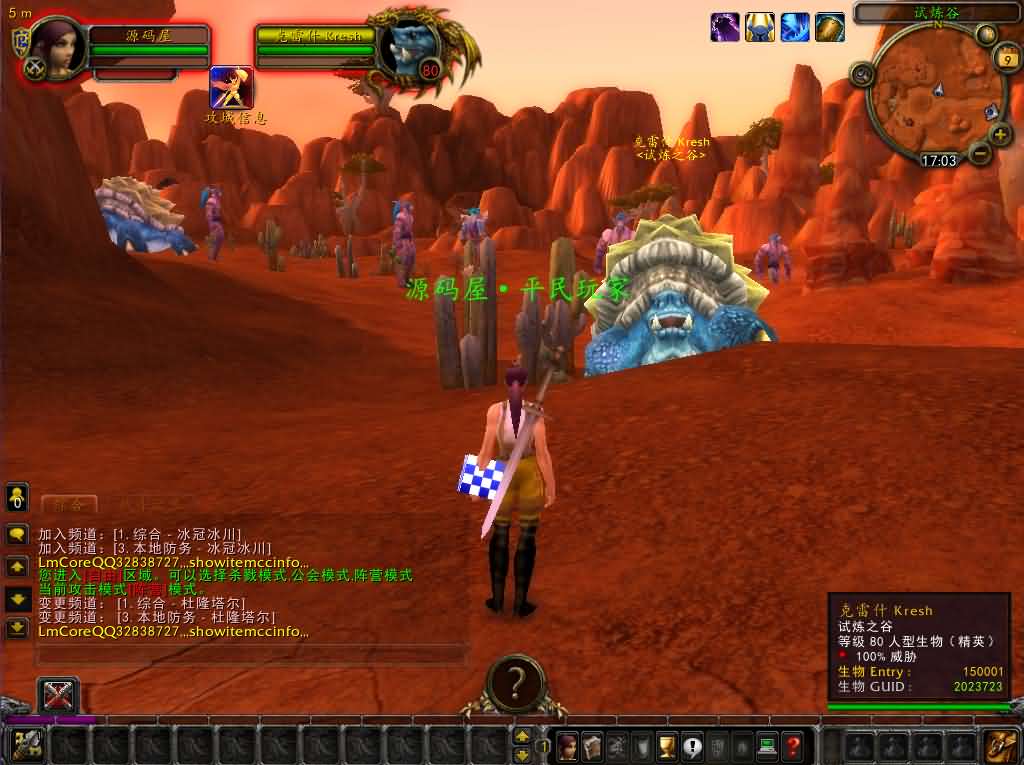
Task: Zoom in the minimap with plus button
Action: pos(1000,134)
